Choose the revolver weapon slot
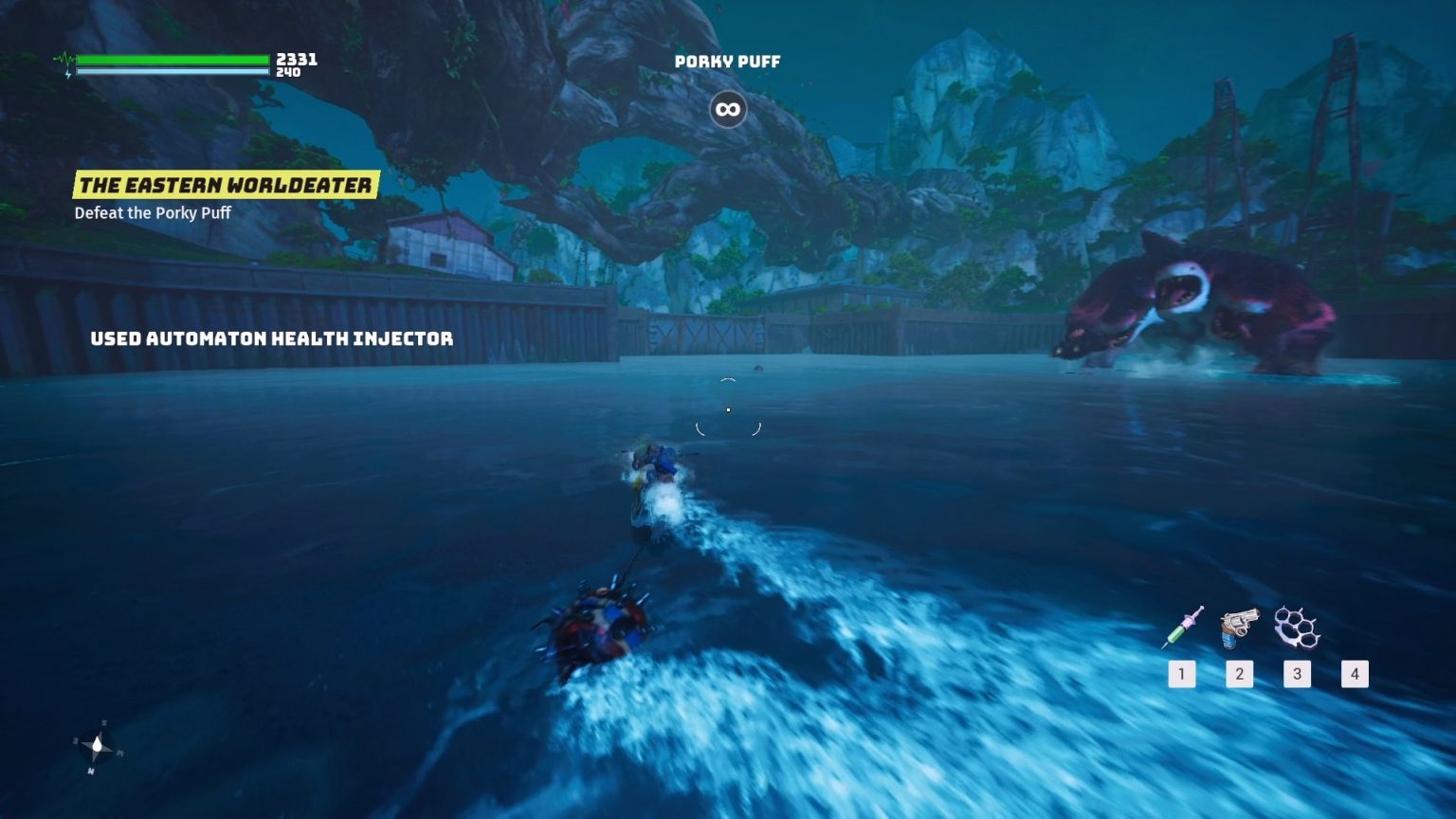1456x819 pixels. tap(1239, 628)
